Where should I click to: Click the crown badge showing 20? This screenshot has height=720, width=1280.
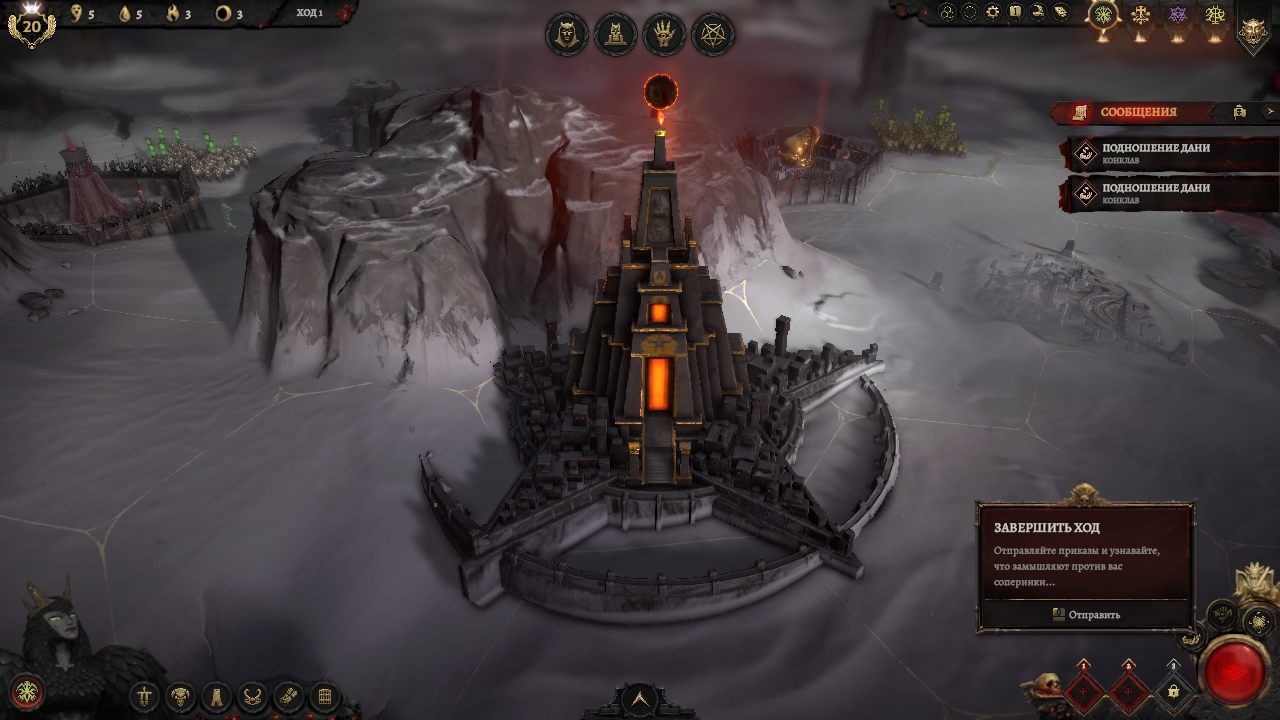point(31,25)
